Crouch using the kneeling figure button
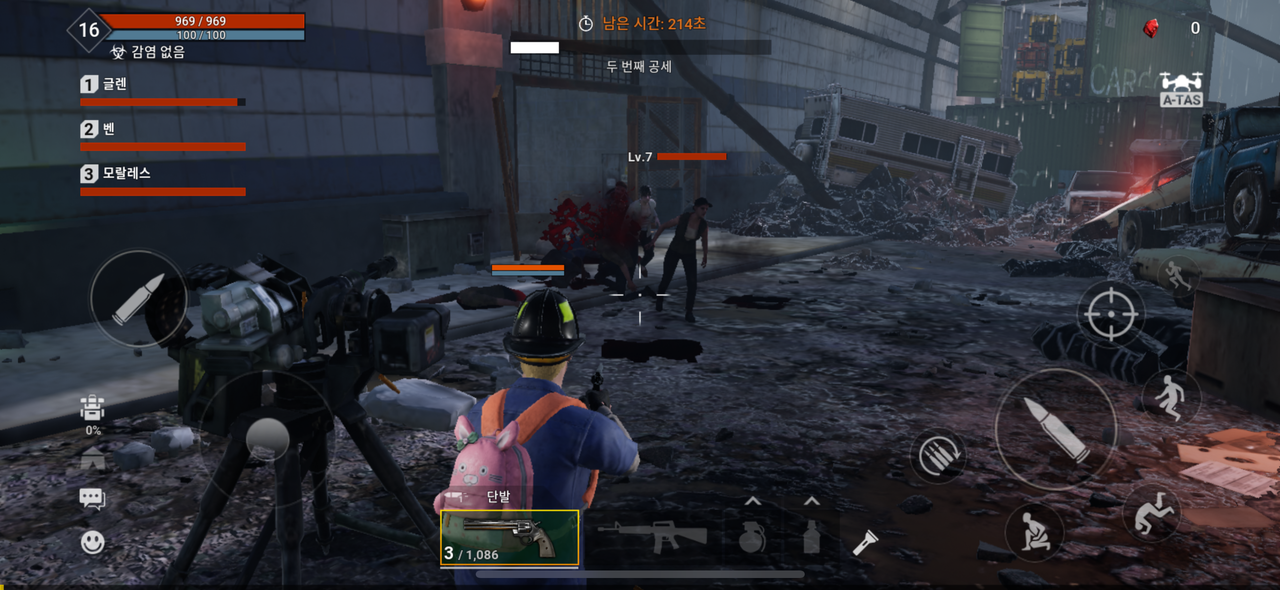Screen dimensions: 1280x590 pos(1033,531)
